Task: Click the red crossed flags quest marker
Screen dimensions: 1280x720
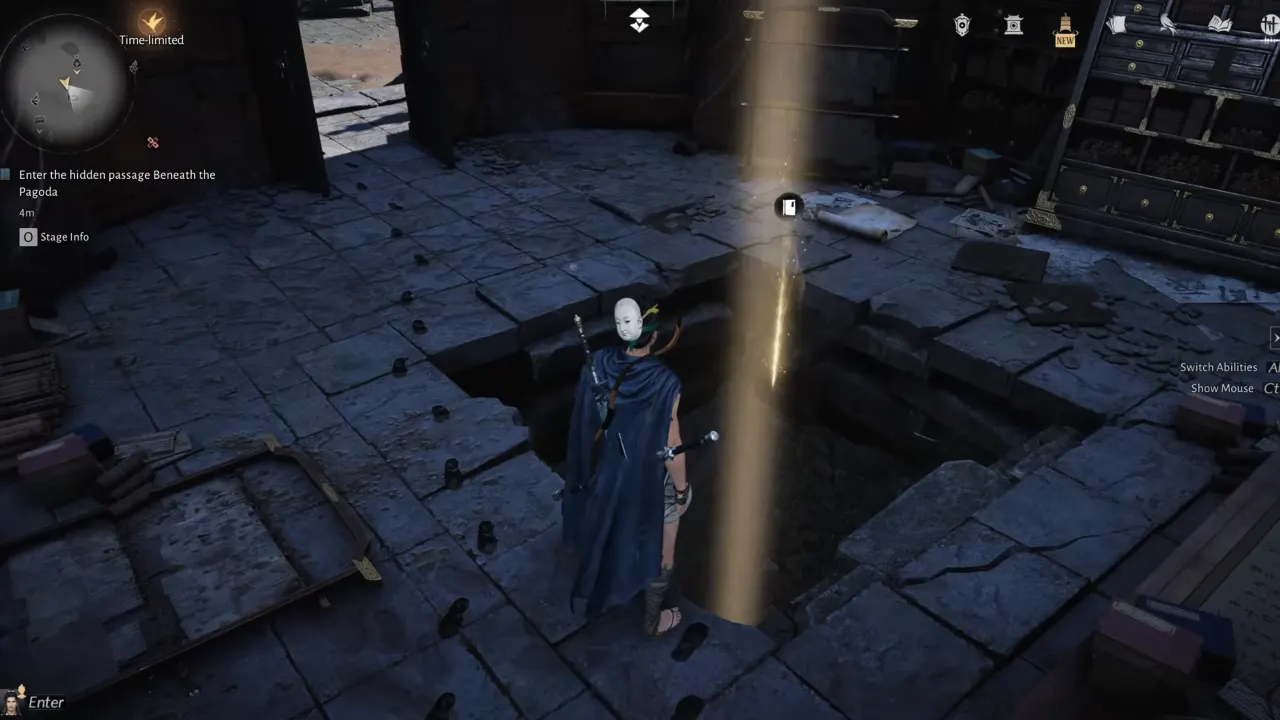Action: (x=152, y=143)
